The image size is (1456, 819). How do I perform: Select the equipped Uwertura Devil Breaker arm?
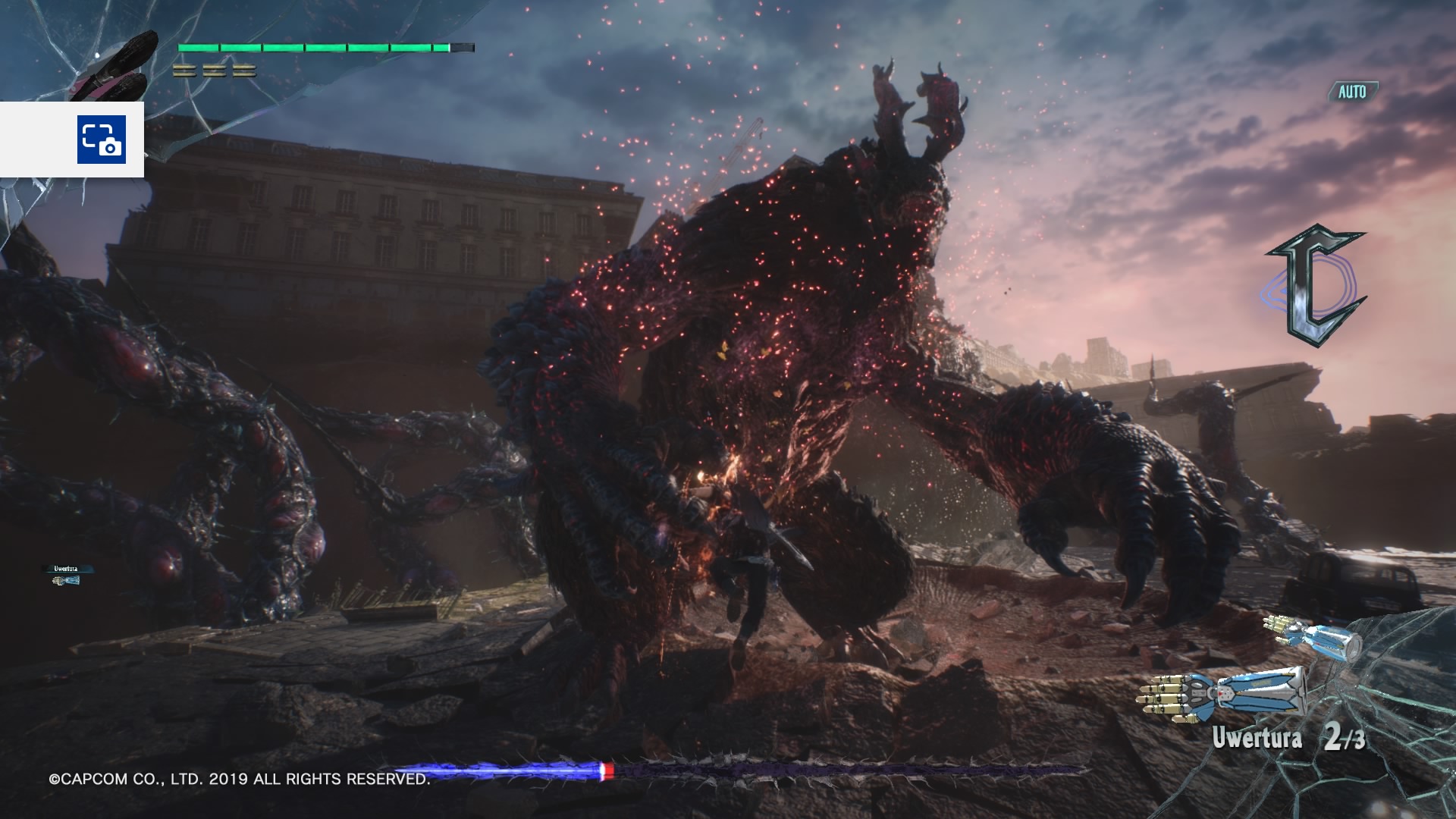(1221, 693)
